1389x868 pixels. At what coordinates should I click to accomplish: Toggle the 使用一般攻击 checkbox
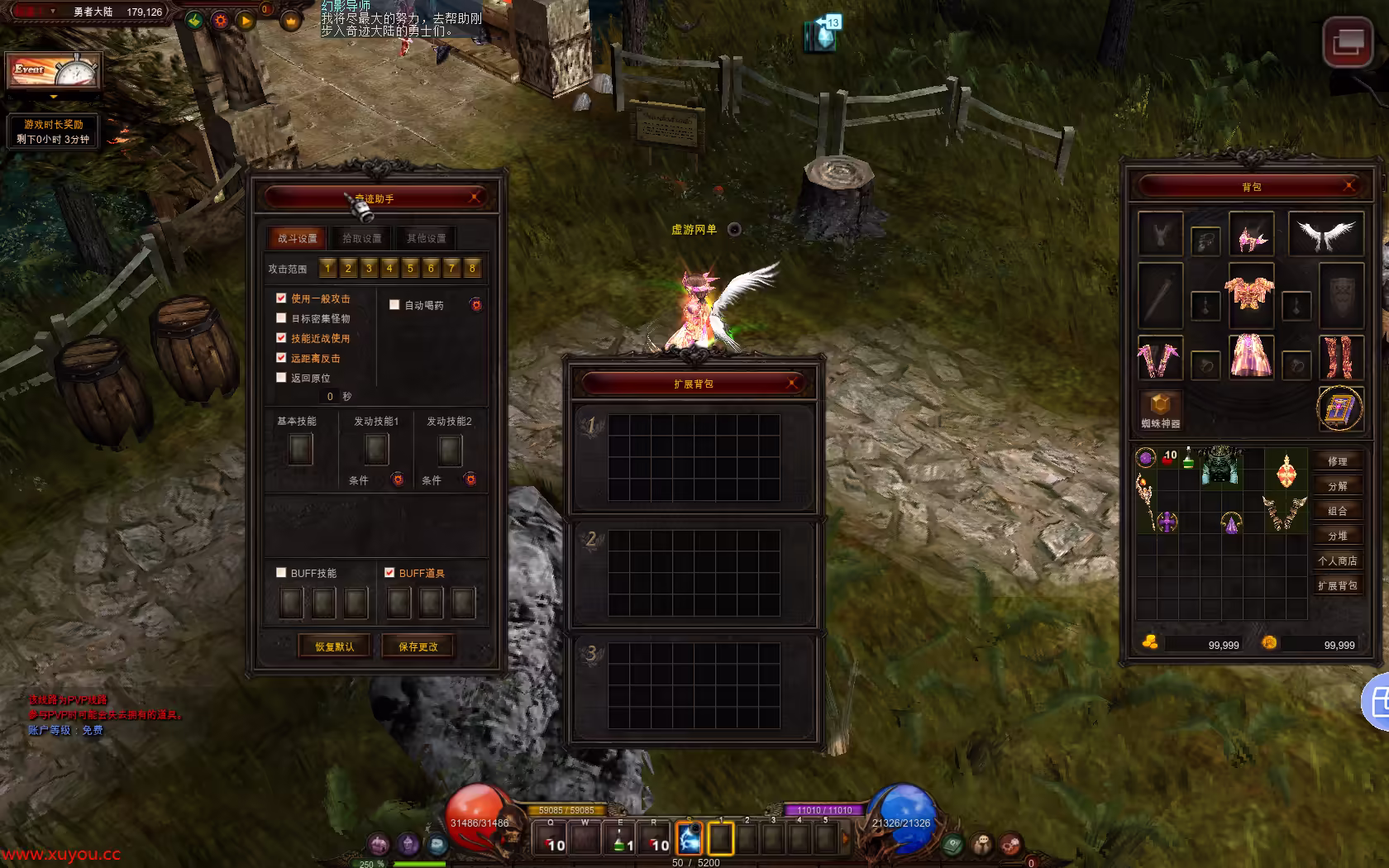tap(281, 298)
